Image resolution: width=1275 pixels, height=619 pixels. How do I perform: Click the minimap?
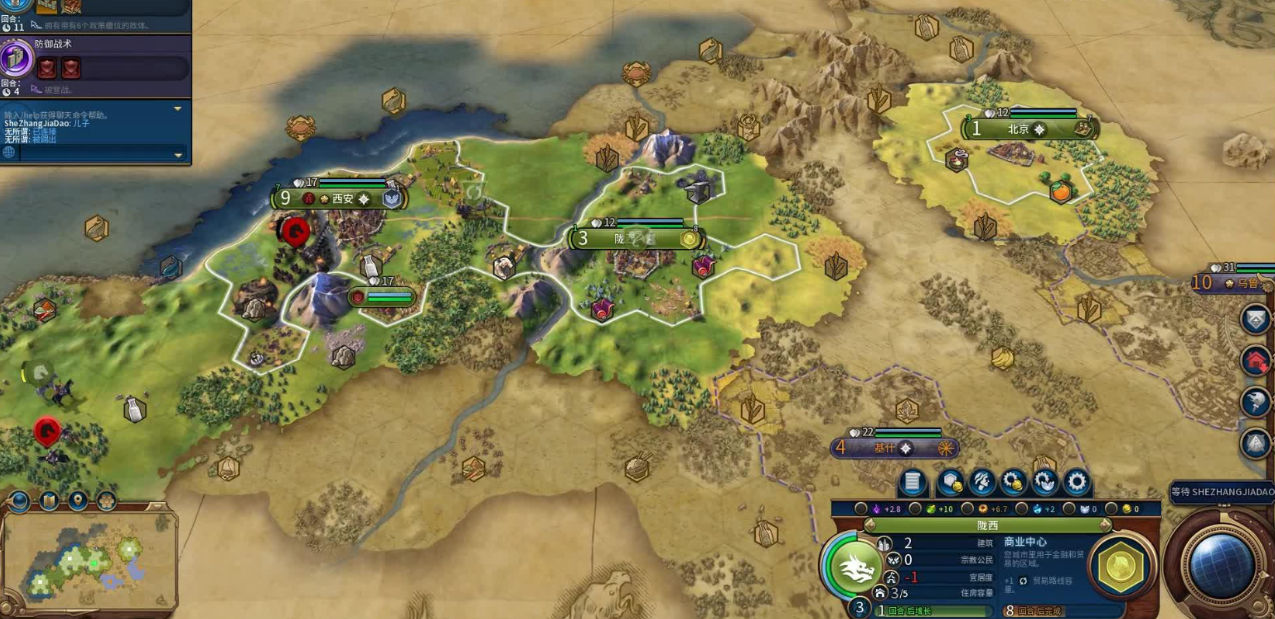(x=88, y=558)
